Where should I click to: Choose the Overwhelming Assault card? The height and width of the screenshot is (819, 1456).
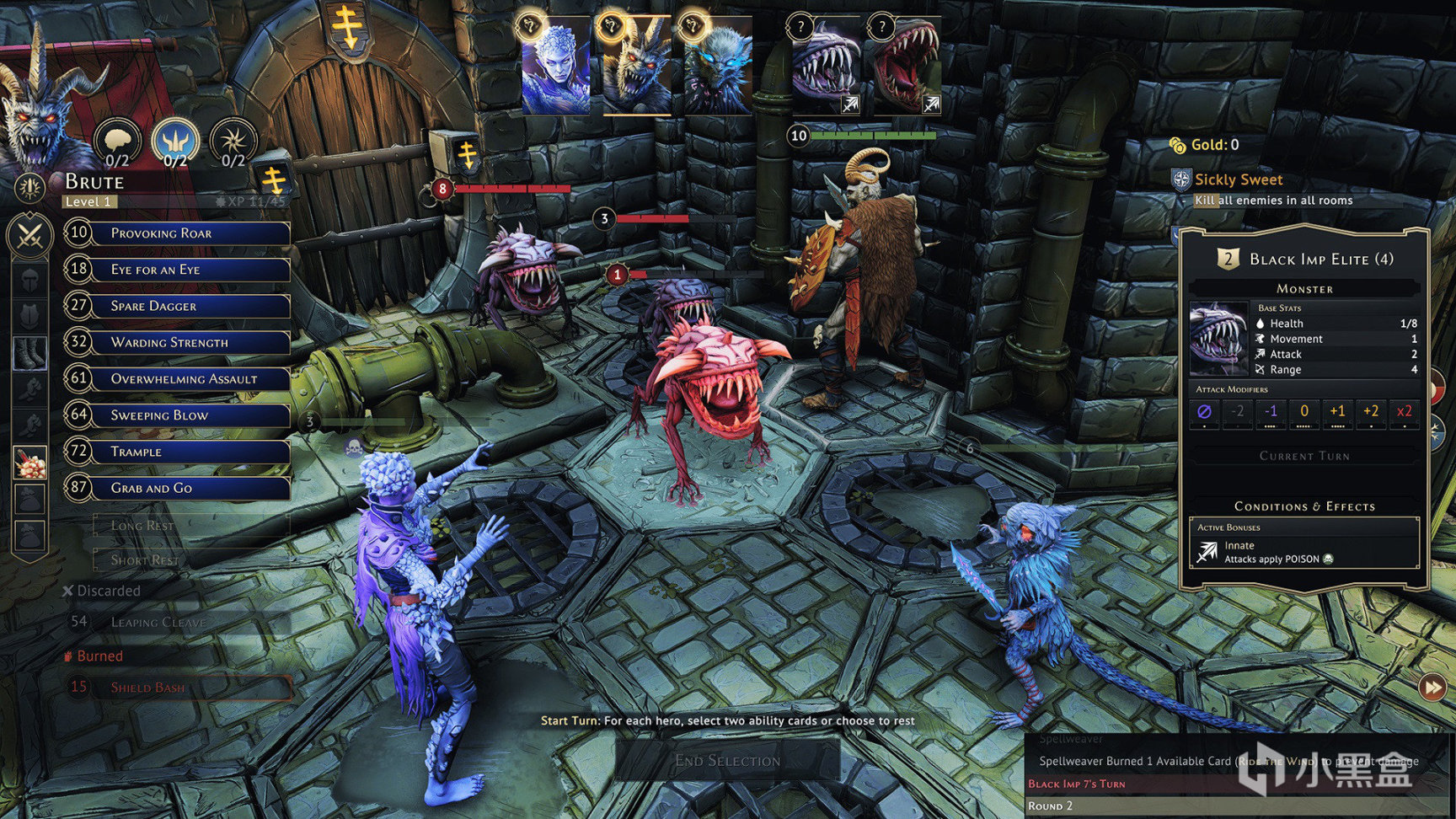pyautogui.click(x=190, y=379)
